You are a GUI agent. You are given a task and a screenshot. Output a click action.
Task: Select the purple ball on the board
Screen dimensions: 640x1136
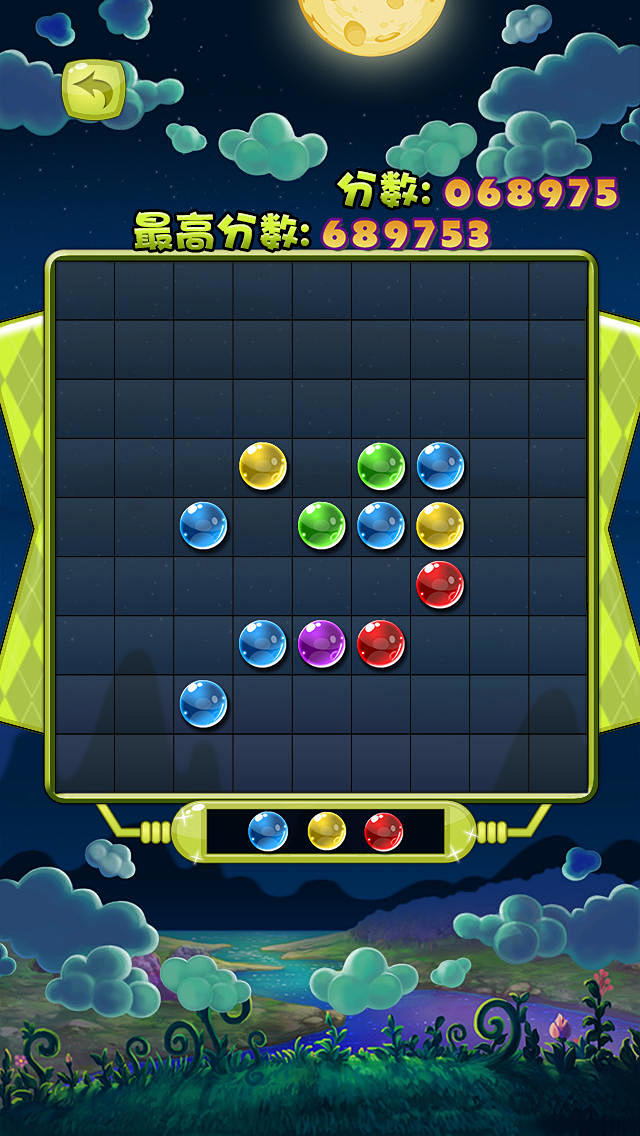tap(322, 643)
